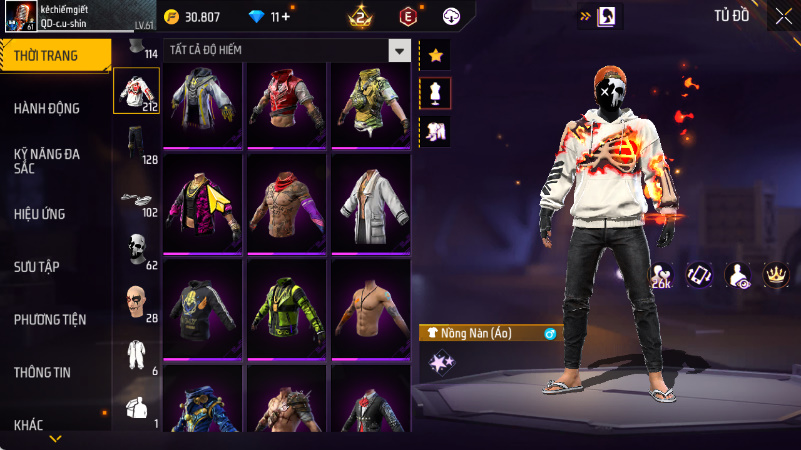The width and height of the screenshot is (801, 450).
Task: Open the HÀNH ĐỘNG section
Action: pyautogui.click(x=47, y=108)
